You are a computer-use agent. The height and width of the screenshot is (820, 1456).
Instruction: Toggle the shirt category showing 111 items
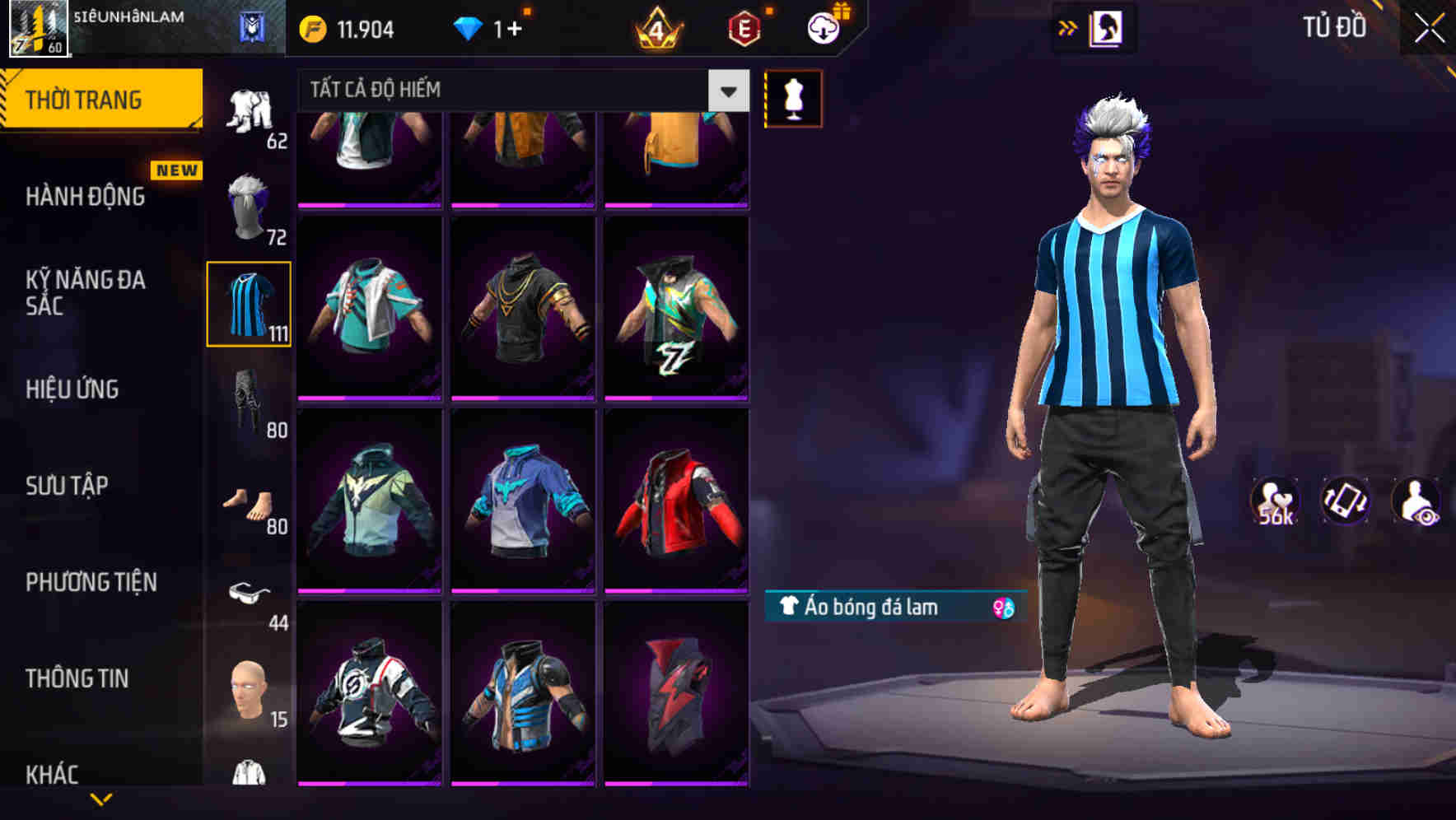click(x=249, y=305)
